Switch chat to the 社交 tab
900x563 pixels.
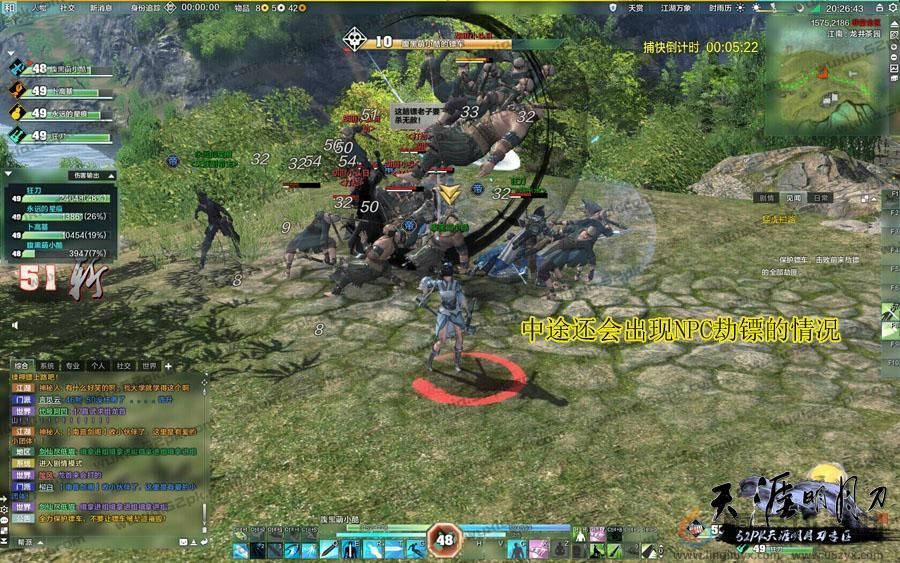124,366
